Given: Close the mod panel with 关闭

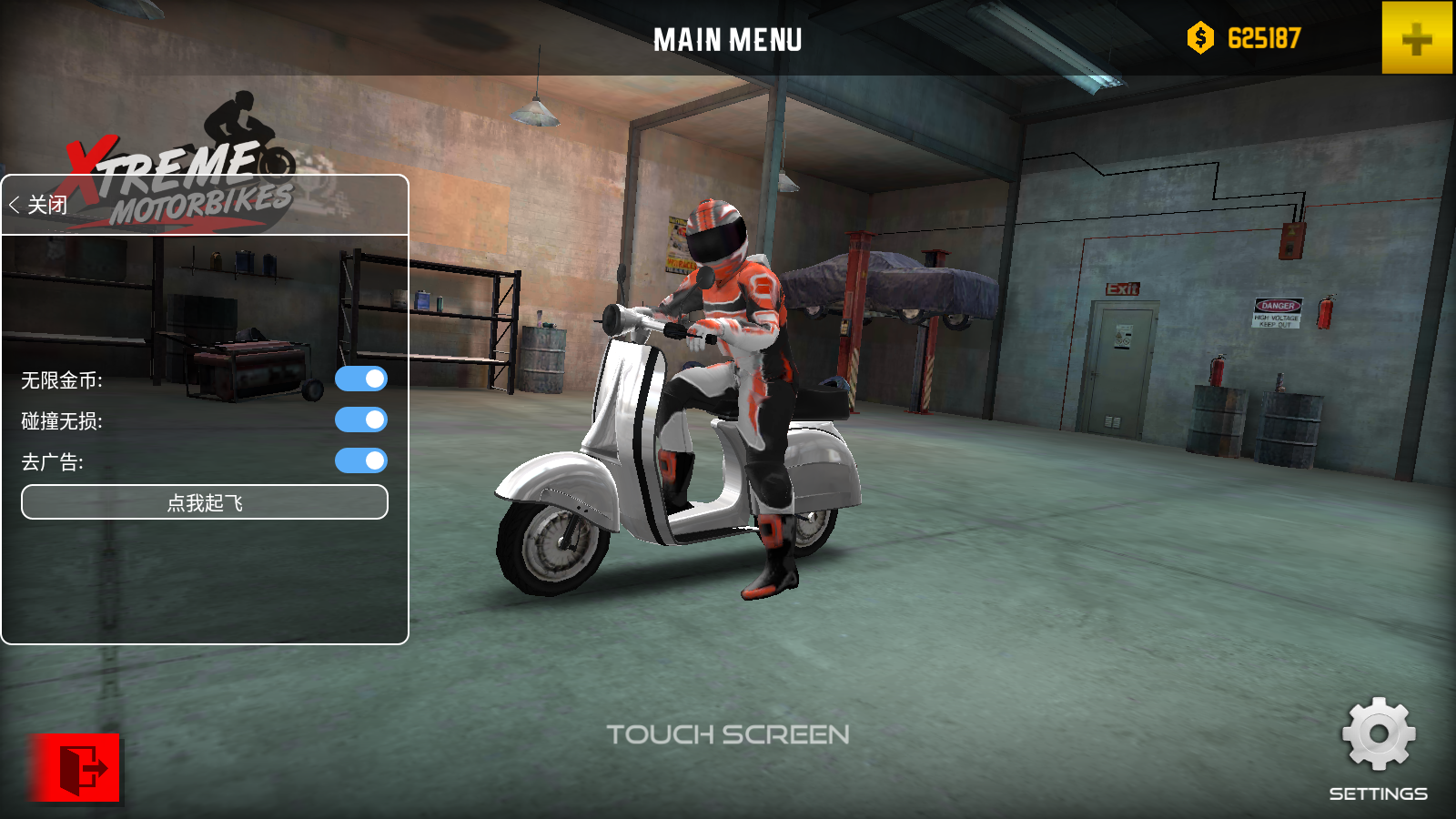Looking at the screenshot, I should point(39,205).
